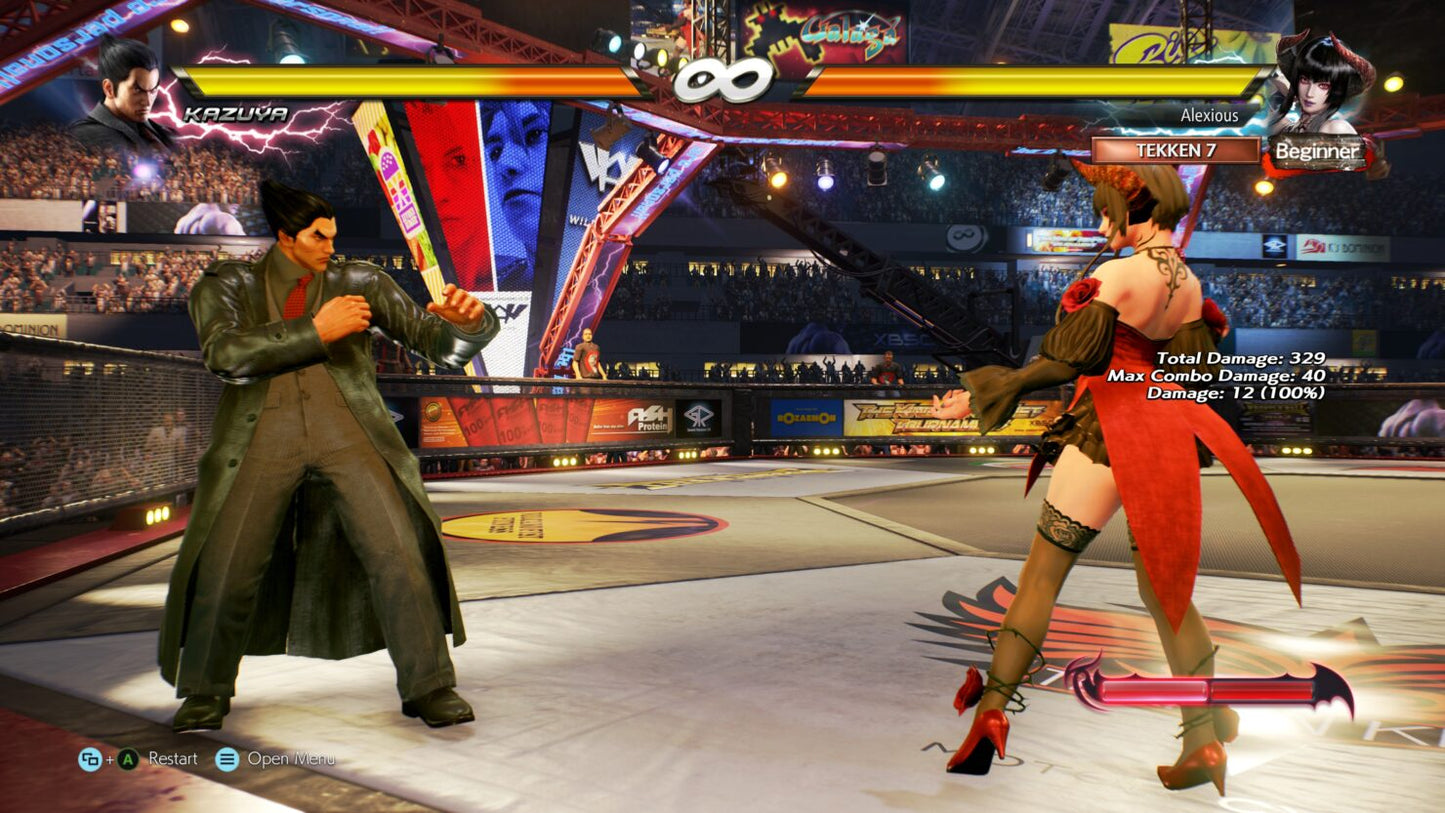1445x813 pixels.
Task: Click the Beginner rank emblem
Action: coord(1317,152)
